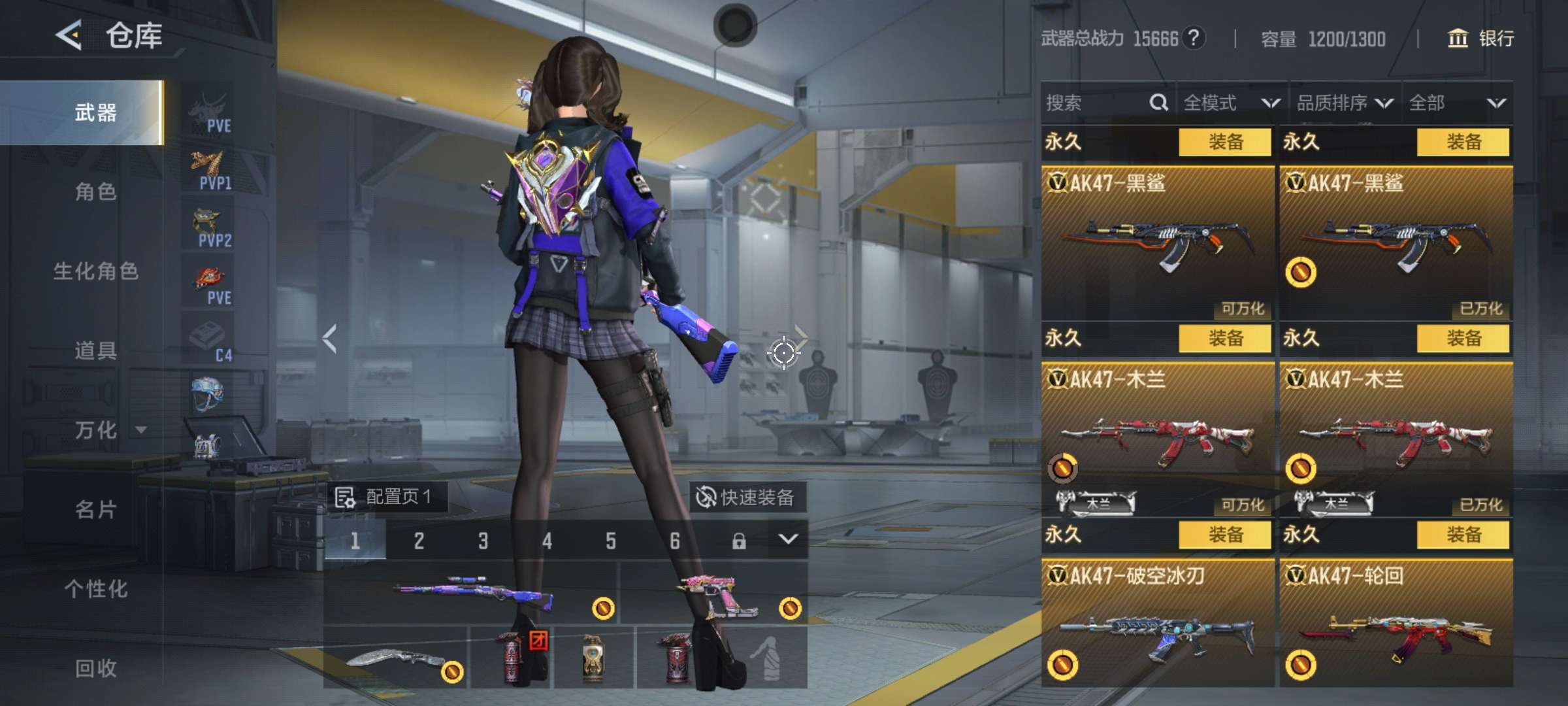Select the 道具 category tab
This screenshot has width=1568, height=706.
95,351
